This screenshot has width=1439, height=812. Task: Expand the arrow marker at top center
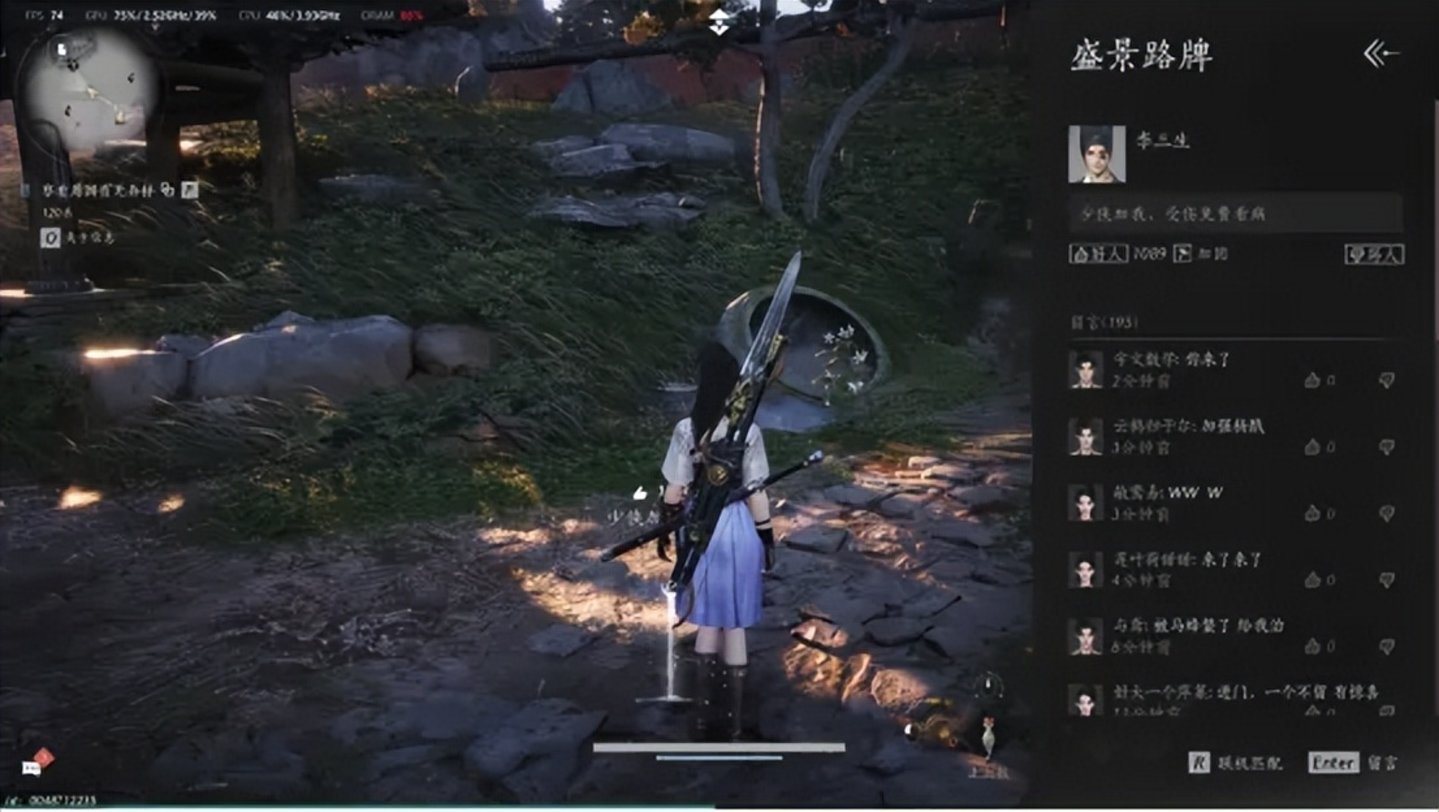point(719,22)
